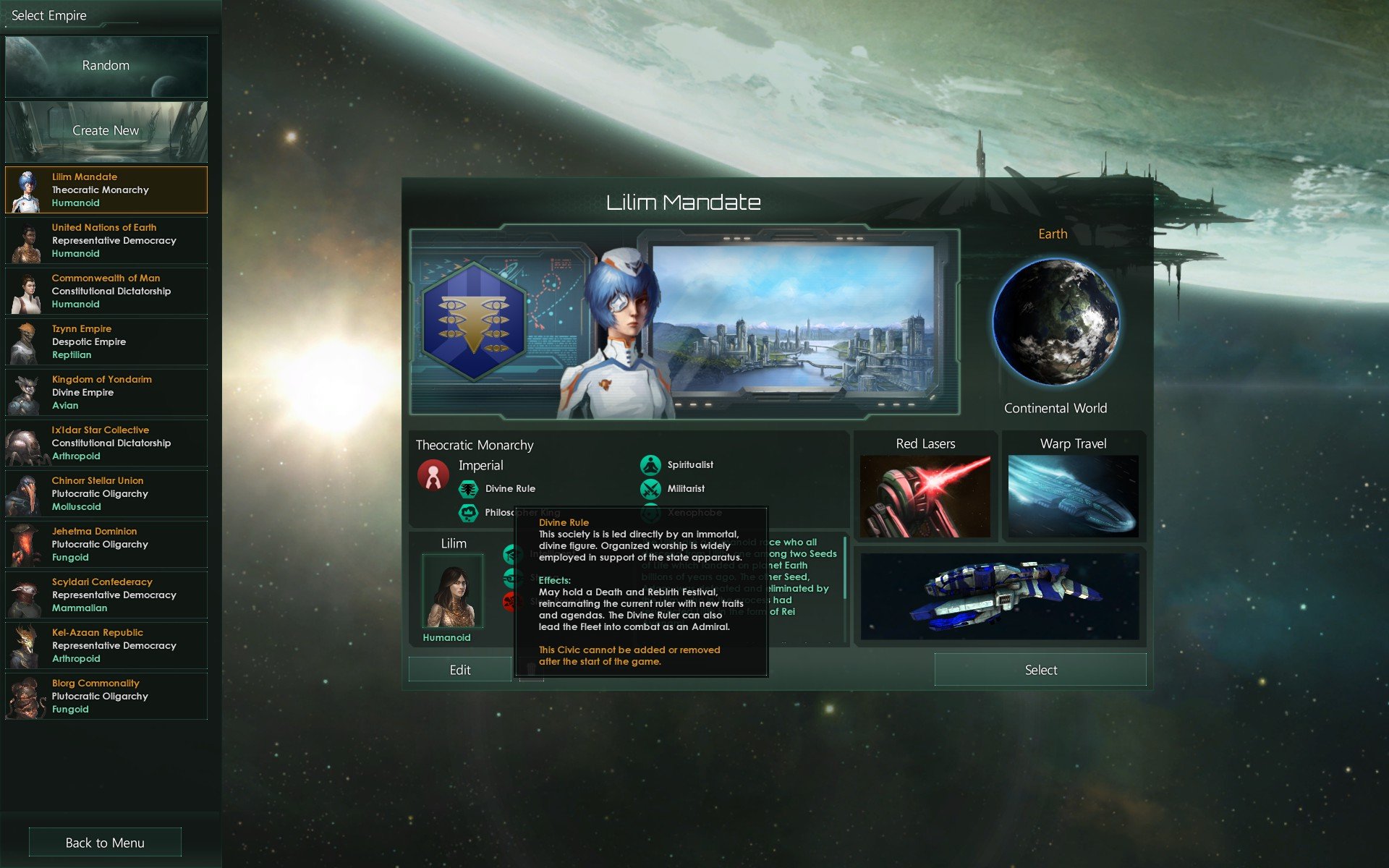This screenshot has height=868, width=1389.
Task: Go Back to Menu
Action: 105,843
